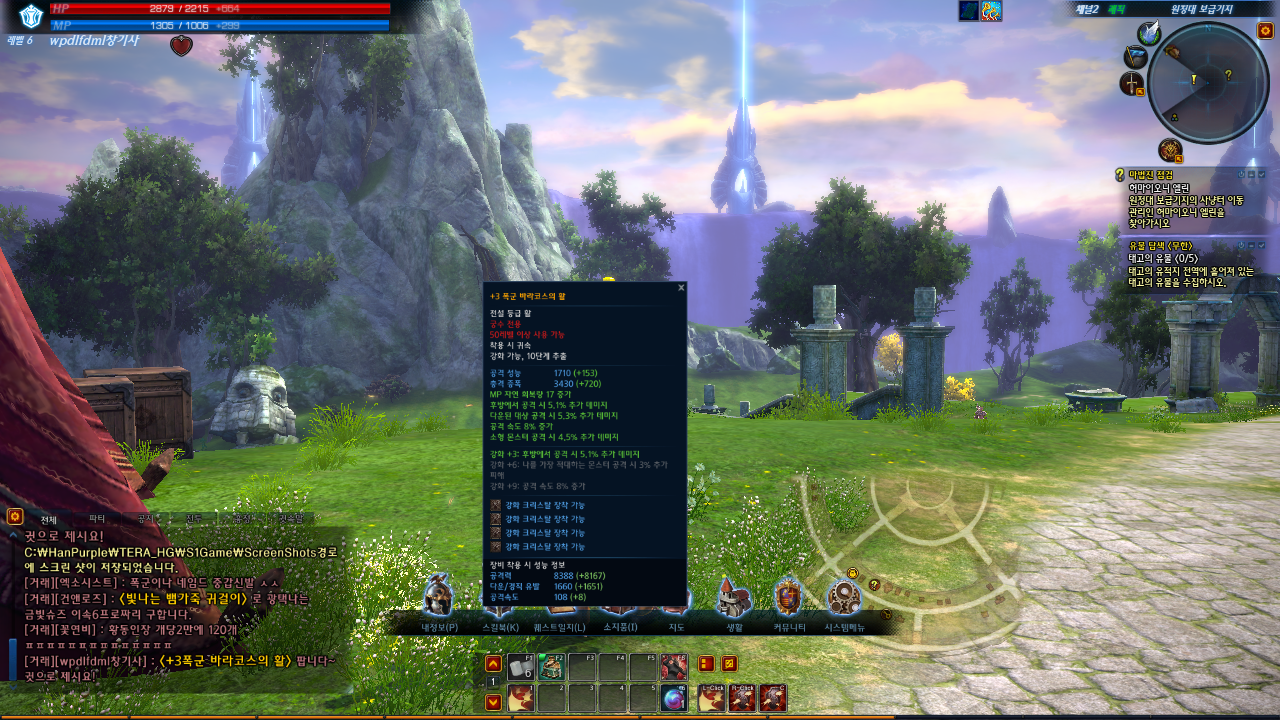Select the 유물 탐색 quest tracker entry
This screenshot has width=1280, height=720.
(1160, 246)
